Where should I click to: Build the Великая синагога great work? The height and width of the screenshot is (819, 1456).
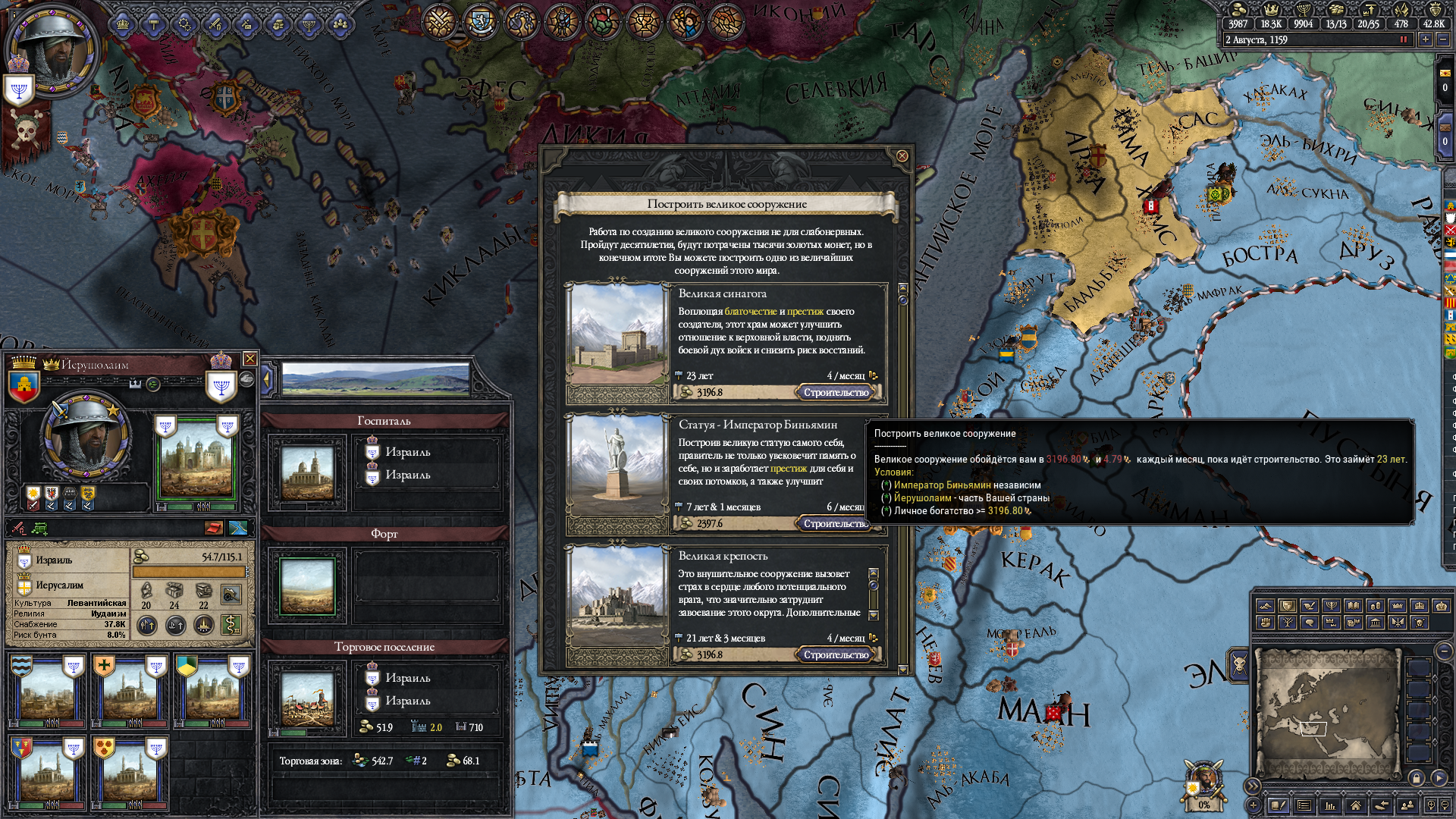[x=836, y=393]
